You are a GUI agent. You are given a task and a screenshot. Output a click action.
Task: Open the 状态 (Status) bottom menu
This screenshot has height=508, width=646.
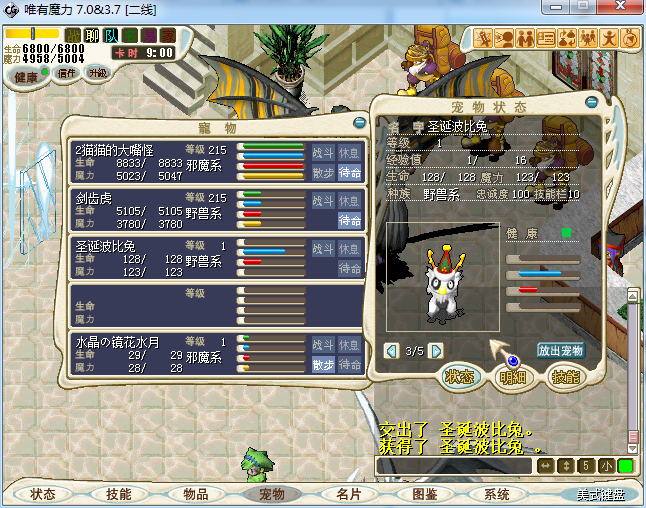tap(42, 494)
